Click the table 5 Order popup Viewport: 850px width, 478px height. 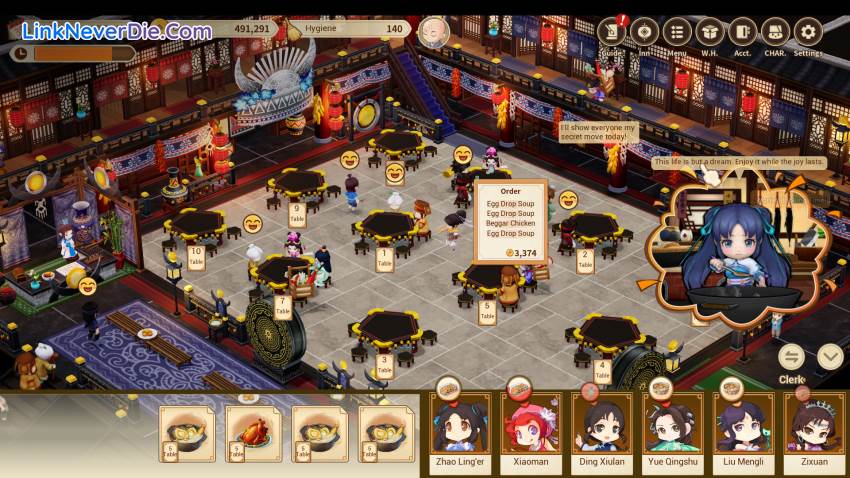coord(510,220)
